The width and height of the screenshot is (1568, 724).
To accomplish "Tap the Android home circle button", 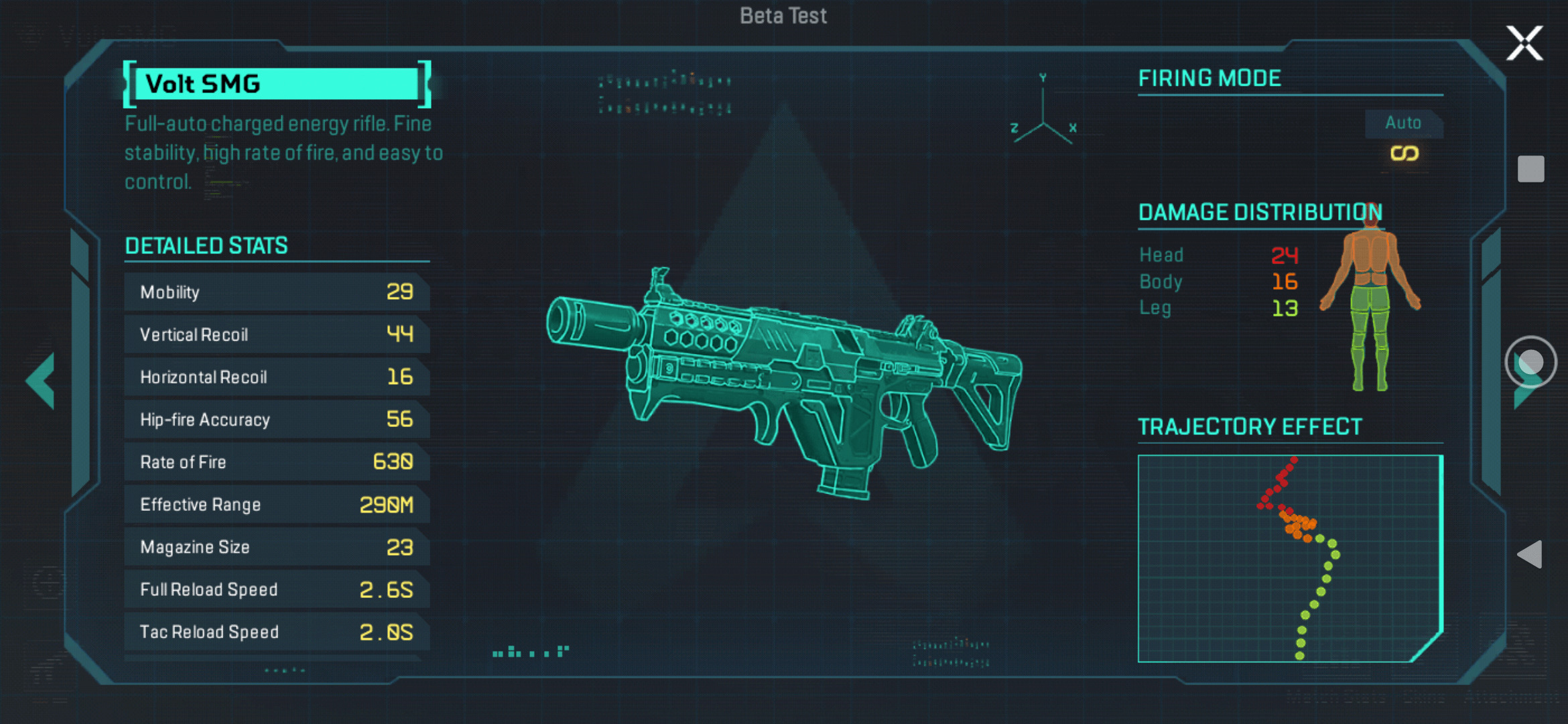I will pos(1530,362).
